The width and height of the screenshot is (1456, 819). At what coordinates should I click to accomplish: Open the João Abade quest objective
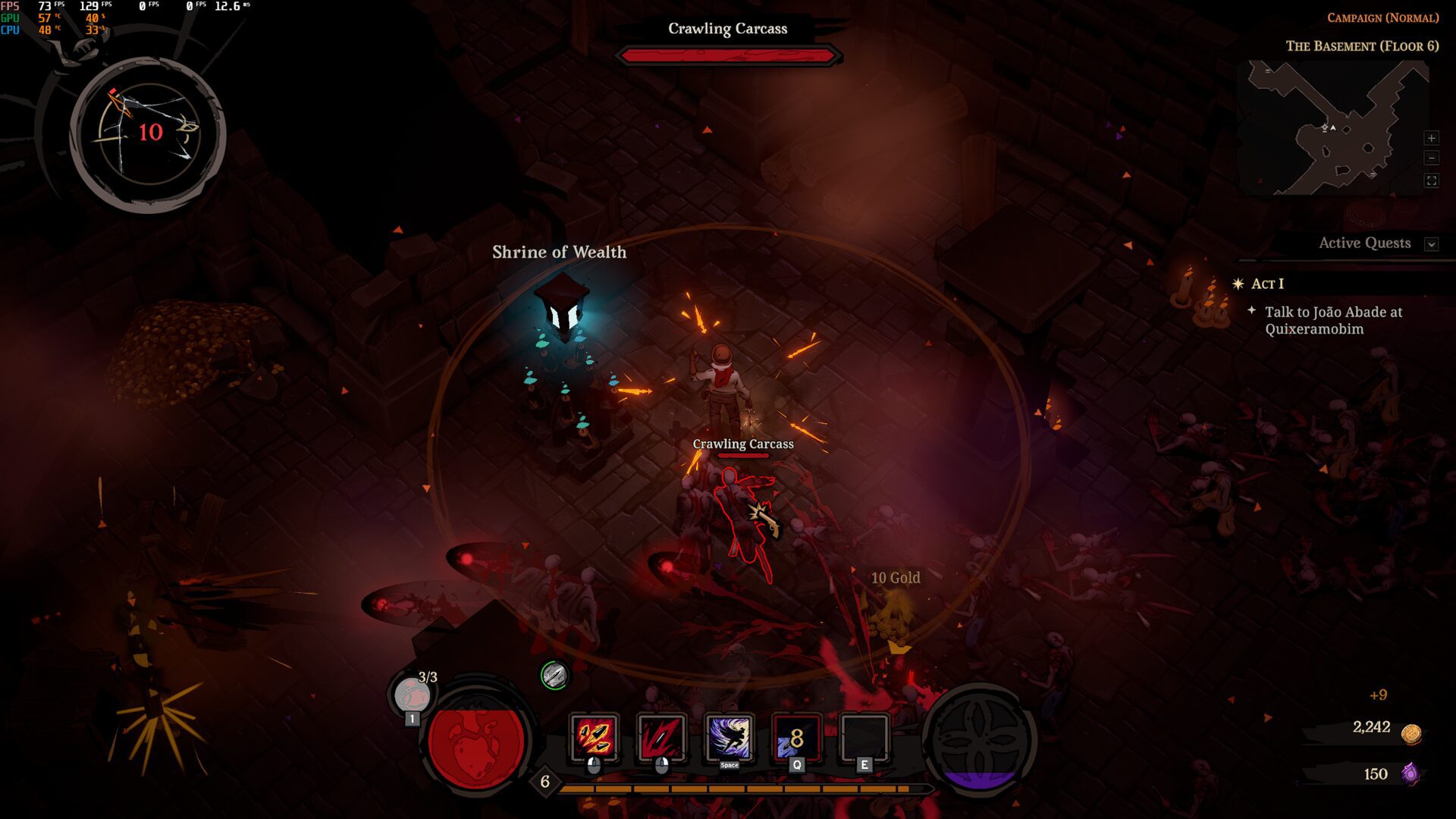pos(1332,320)
